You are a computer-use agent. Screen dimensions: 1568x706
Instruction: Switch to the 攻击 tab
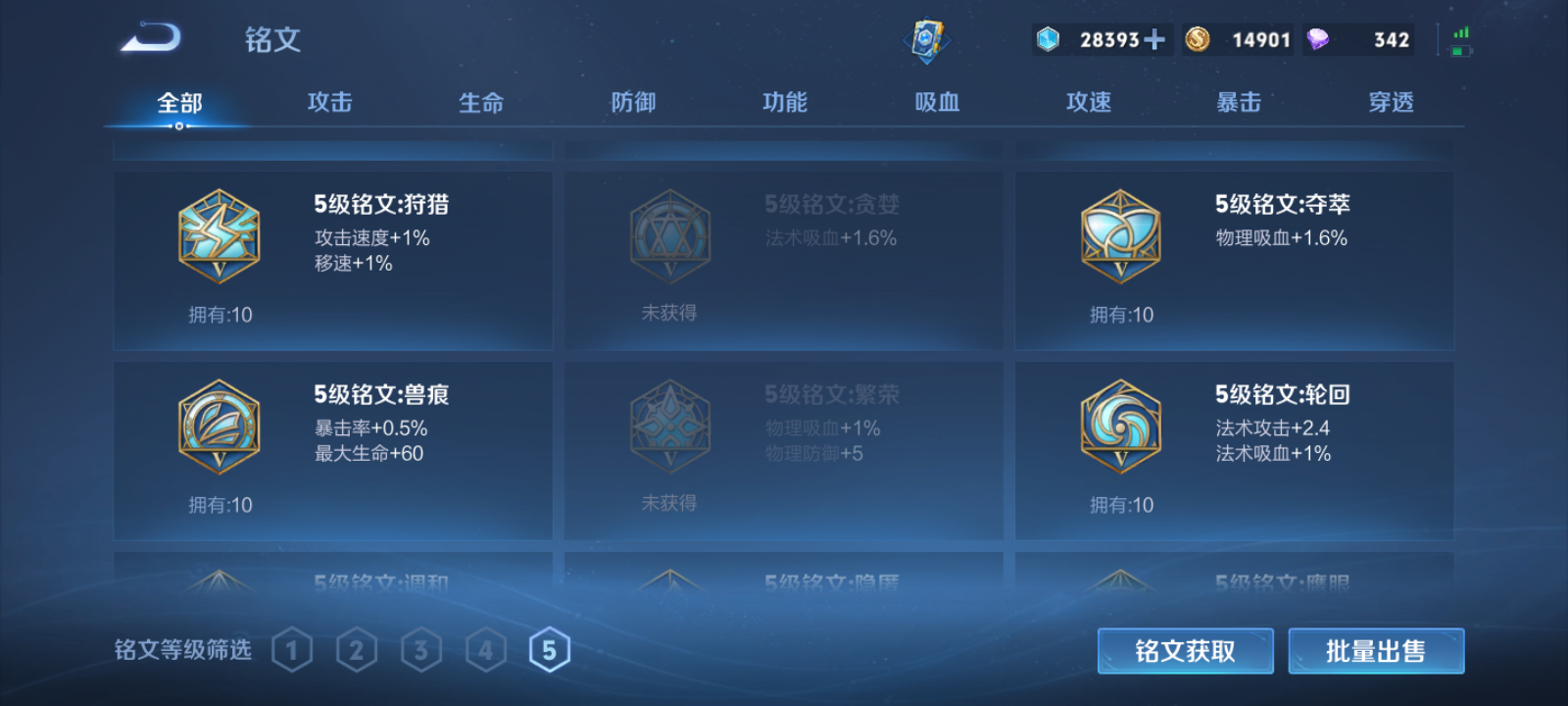328,102
